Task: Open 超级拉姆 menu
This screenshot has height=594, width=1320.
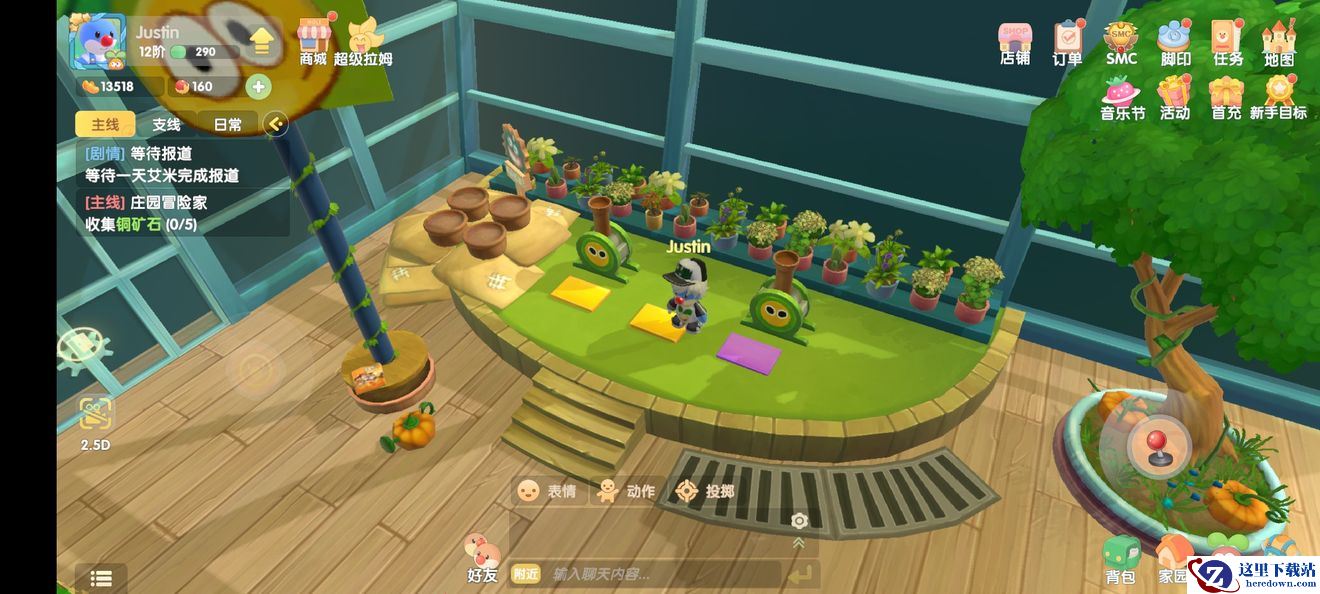Action: click(362, 40)
